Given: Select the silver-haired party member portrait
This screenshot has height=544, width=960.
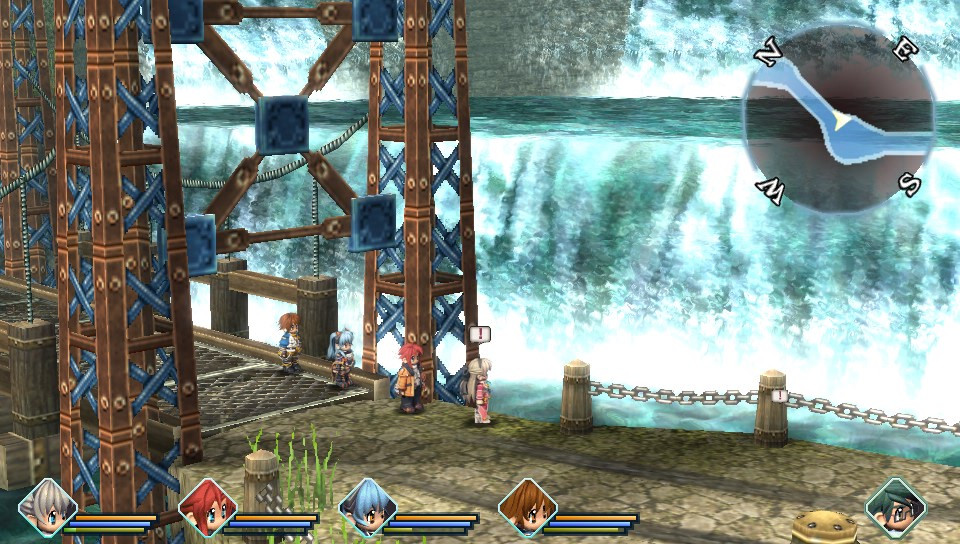Looking at the screenshot, I should [47, 508].
